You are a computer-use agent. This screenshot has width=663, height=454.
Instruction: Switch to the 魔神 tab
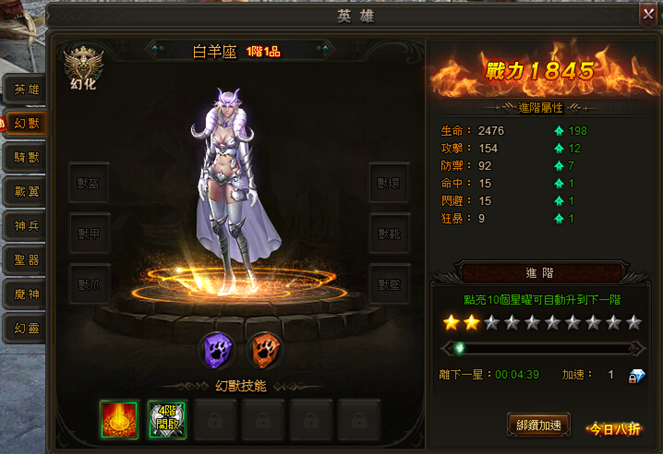[26, 294]
